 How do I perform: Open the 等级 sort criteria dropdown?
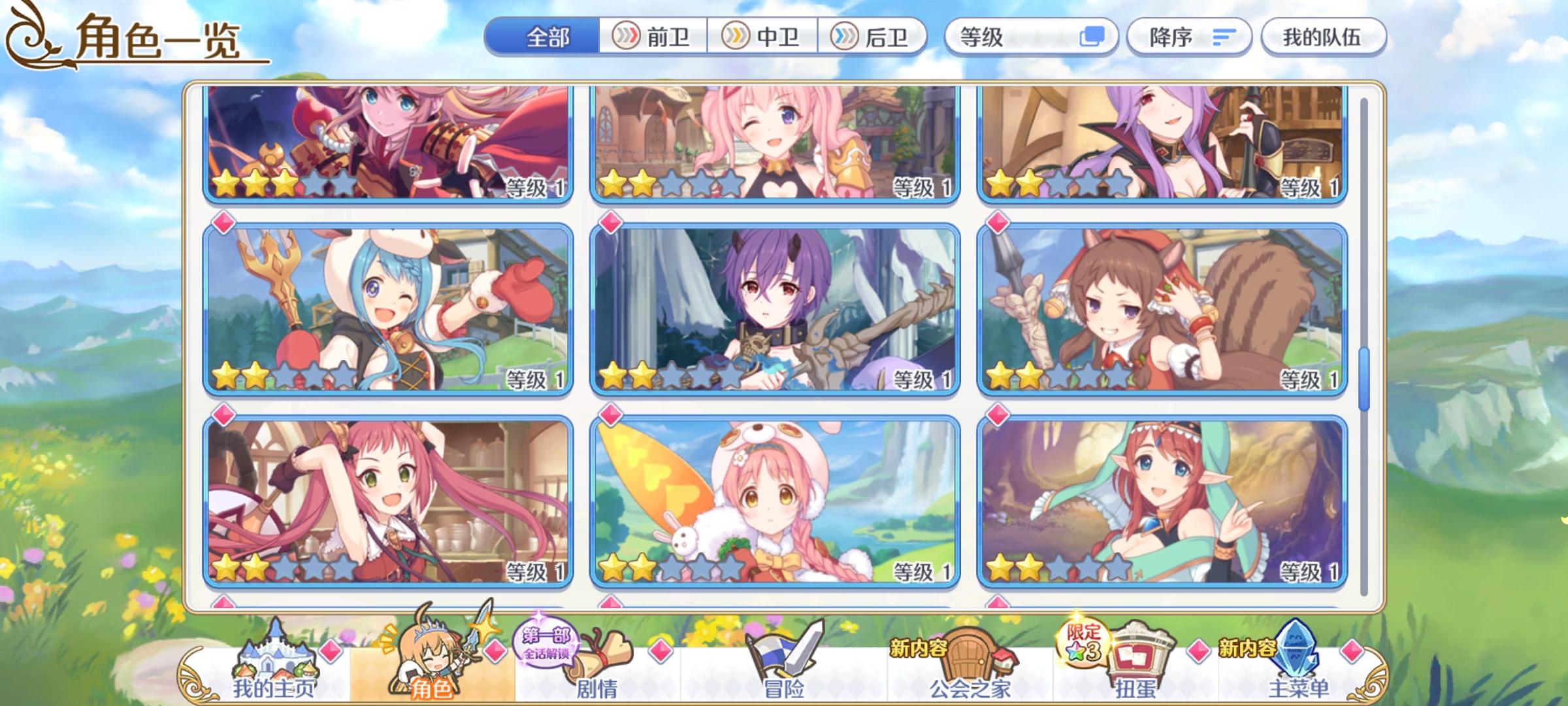(1006, 37)
